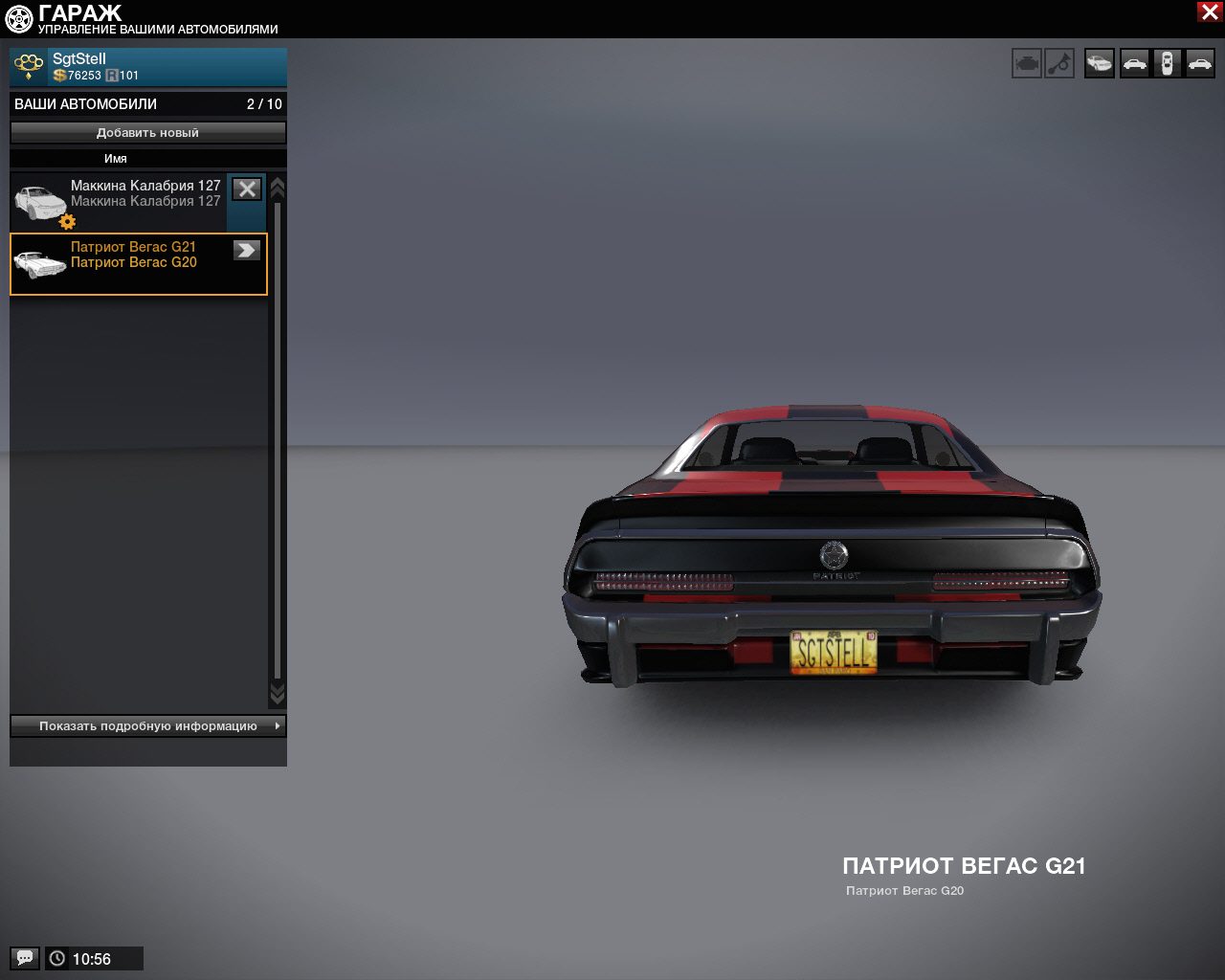Remove Маккина Калабрия 127 with its X button
This screenshot has width=1225, height=980.
pos(247,189)
